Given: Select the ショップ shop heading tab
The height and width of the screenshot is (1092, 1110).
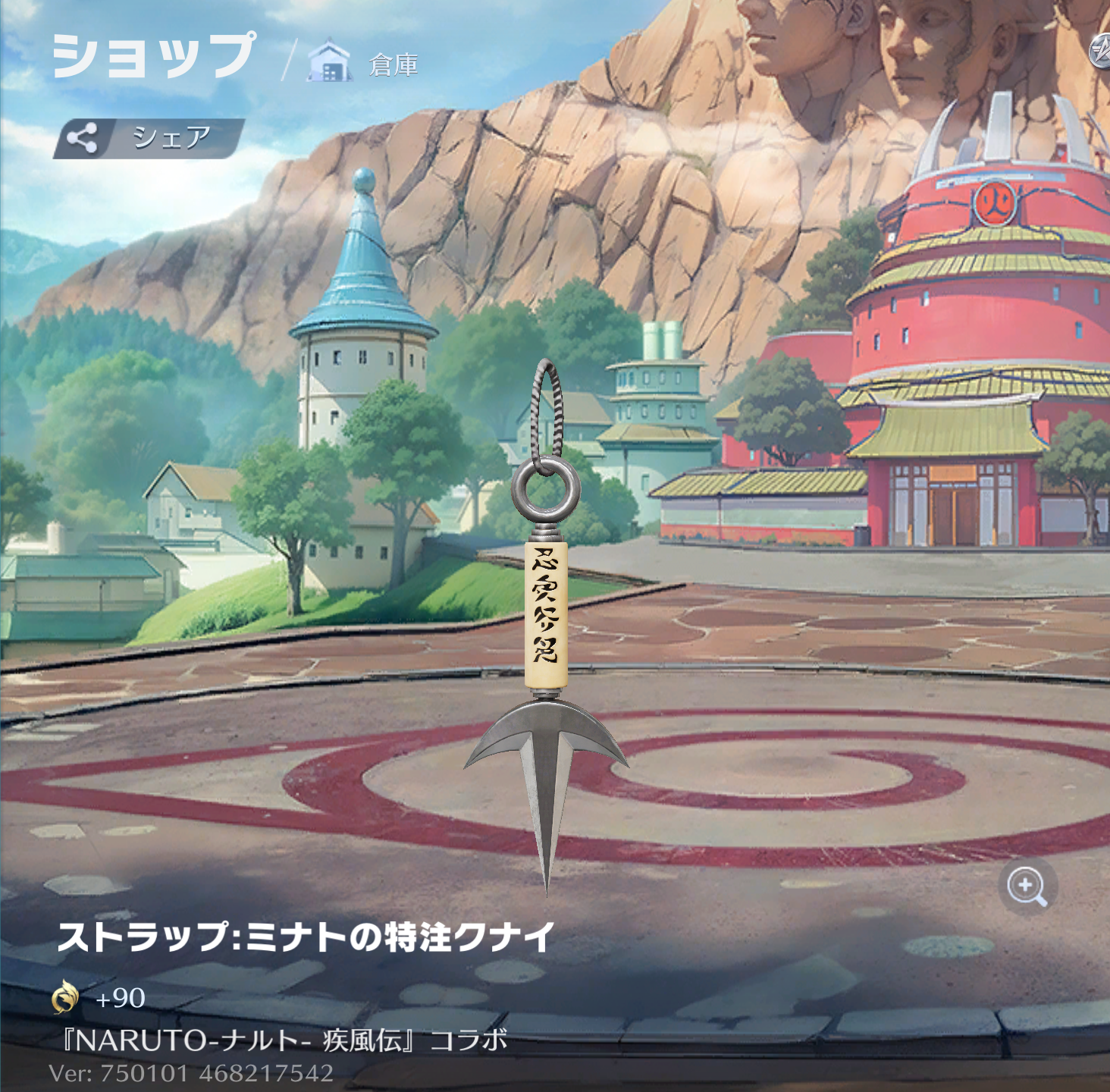Looking at the screenshot, I should click(x=154, y=55).
